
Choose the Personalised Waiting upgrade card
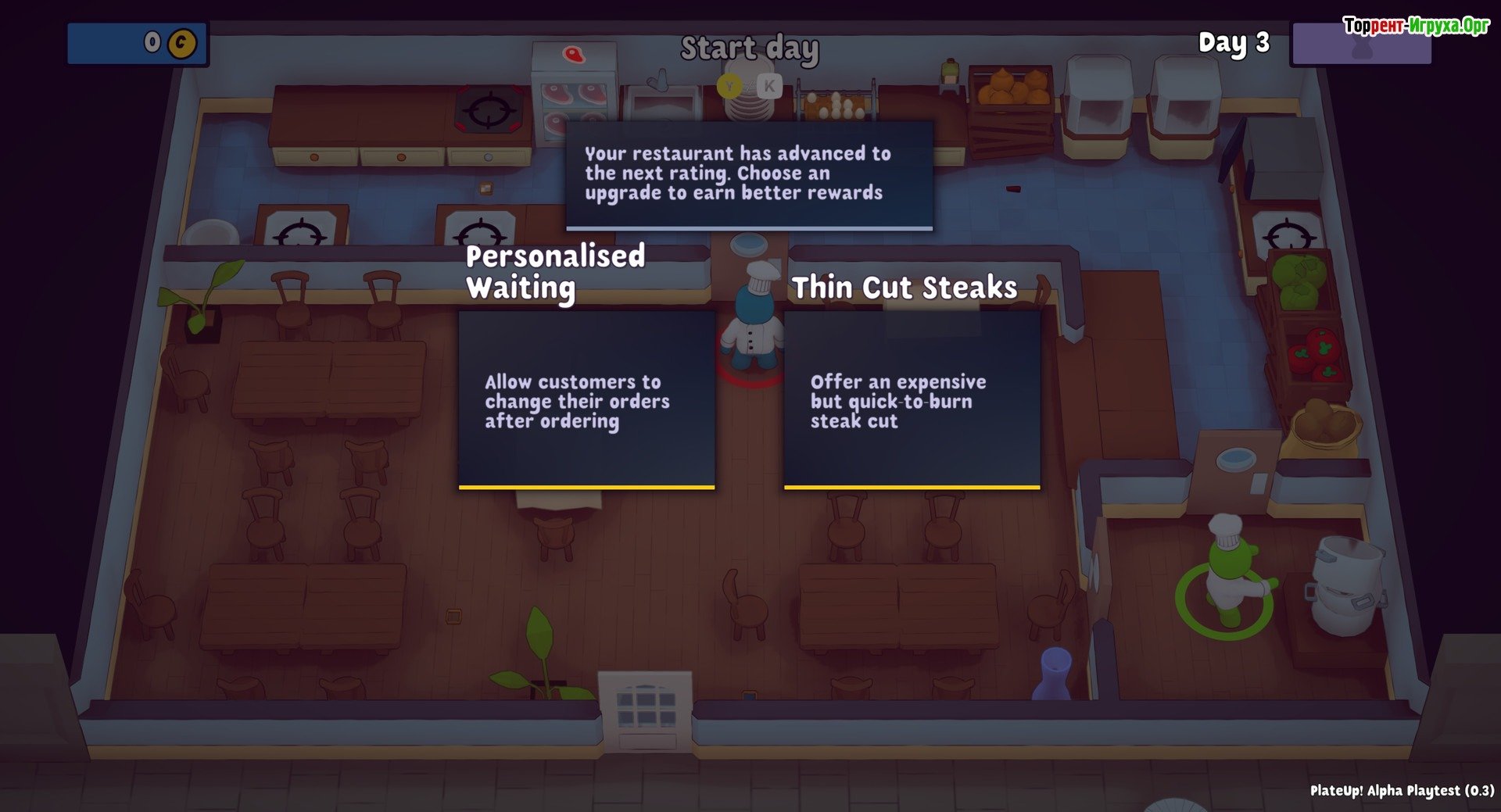[x=586, y=399]
